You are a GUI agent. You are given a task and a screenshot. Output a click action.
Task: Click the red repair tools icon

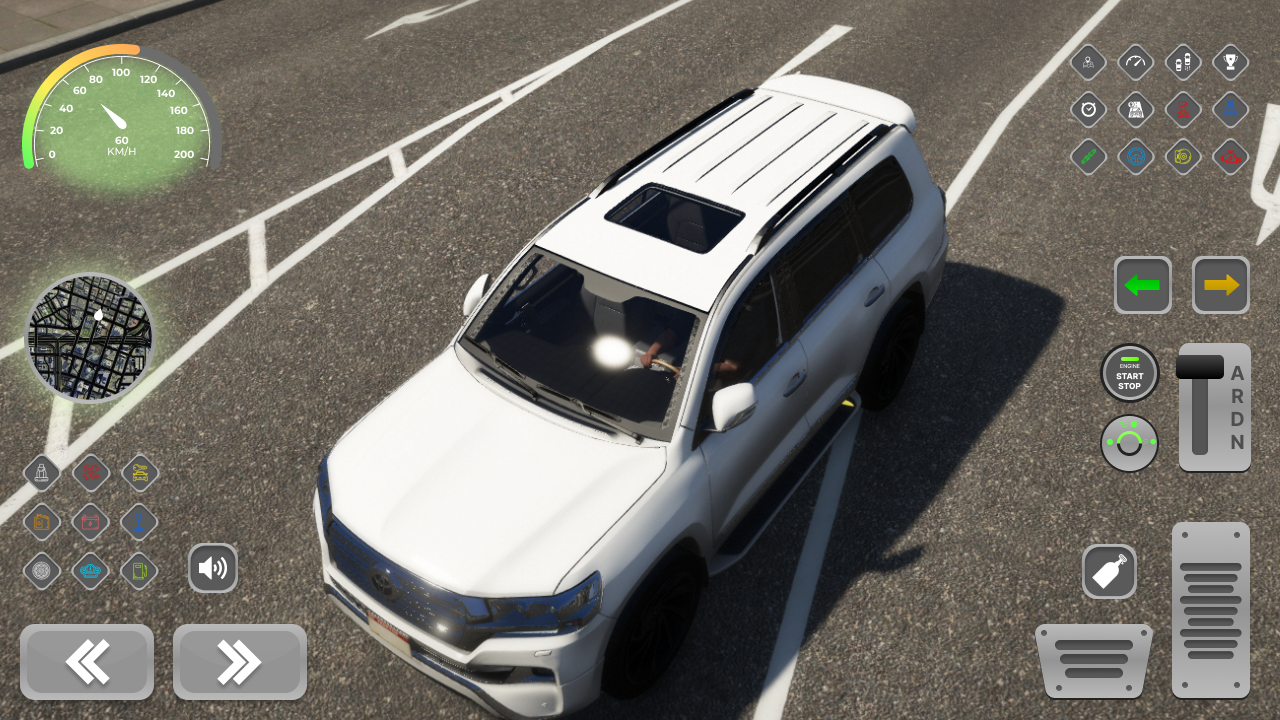[x=91, y=473]
